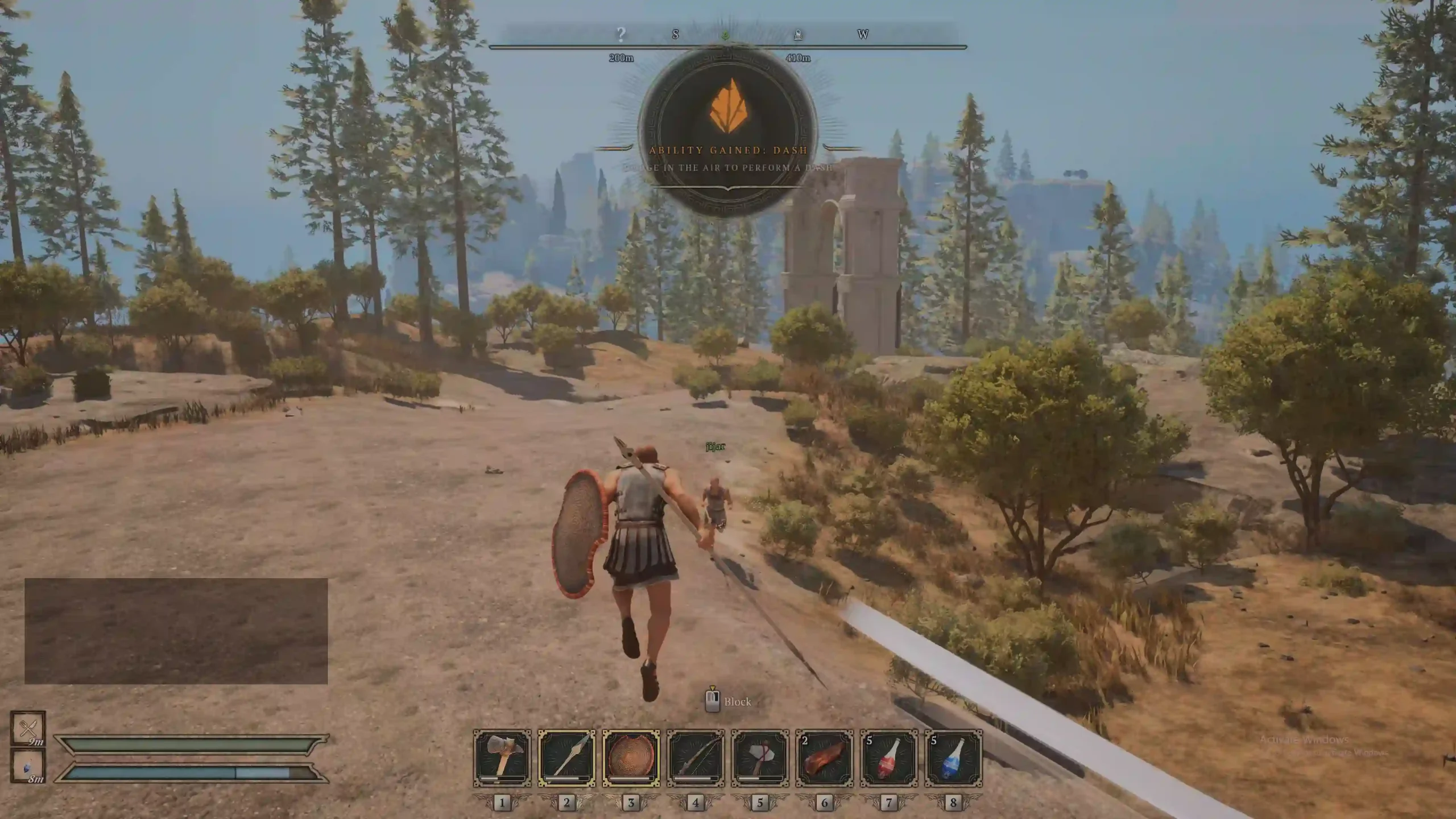This screenshot has height=819, width=1456.
Task: Select the two-handed hammer in hotbar slot 1
Action: [x=502, y=758]
